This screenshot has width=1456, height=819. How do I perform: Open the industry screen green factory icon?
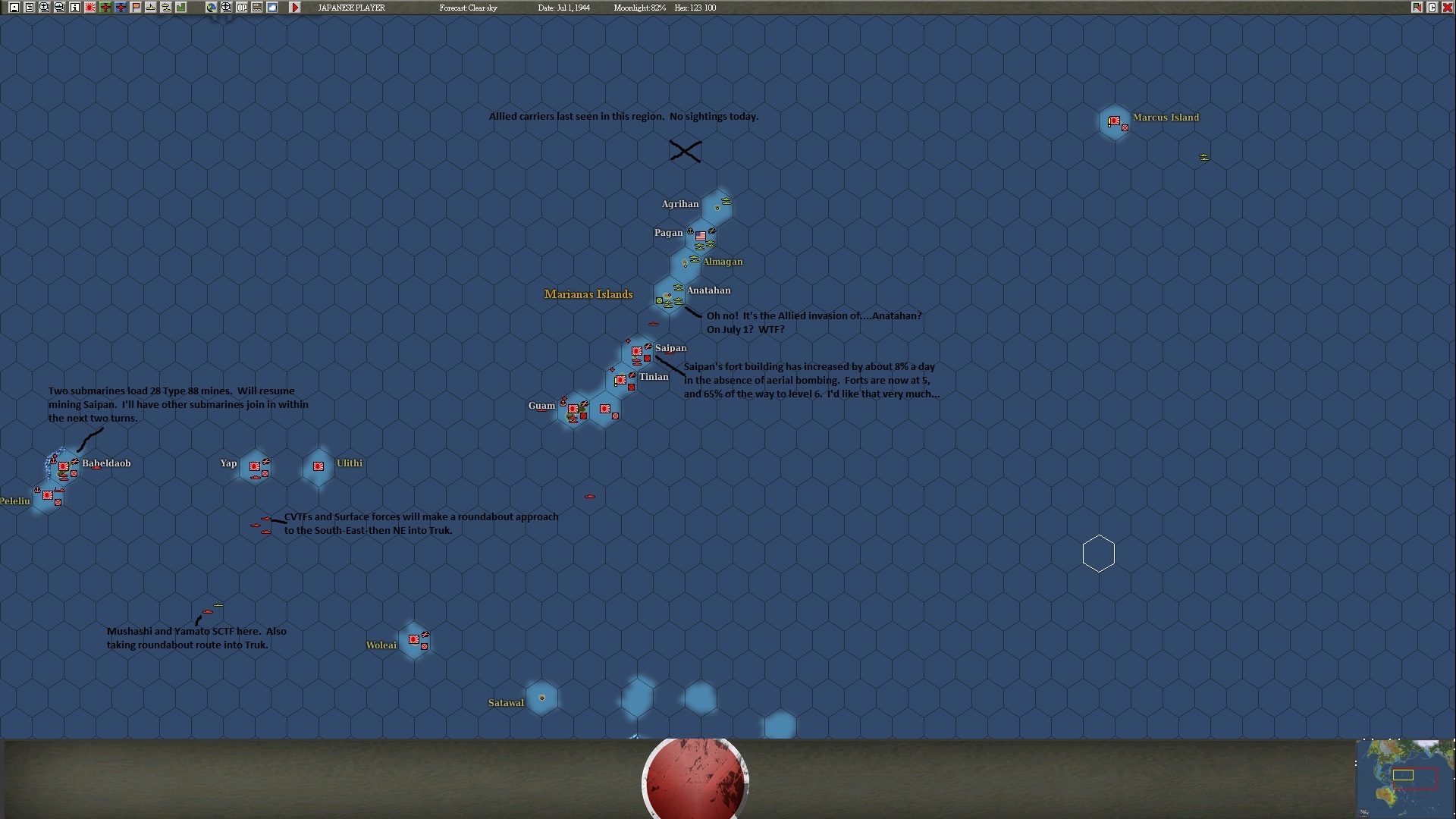tap(182, 8)
